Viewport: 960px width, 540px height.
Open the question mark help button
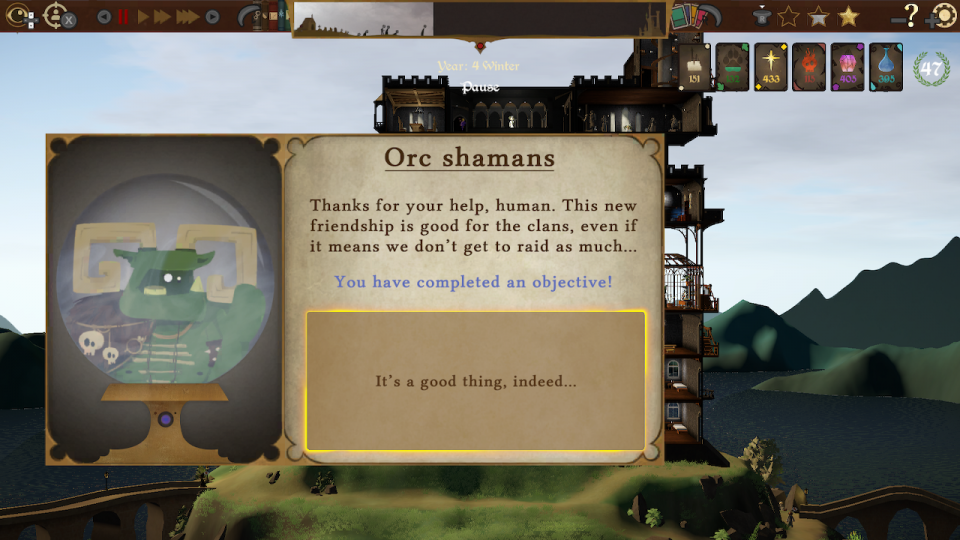(910, 15)
